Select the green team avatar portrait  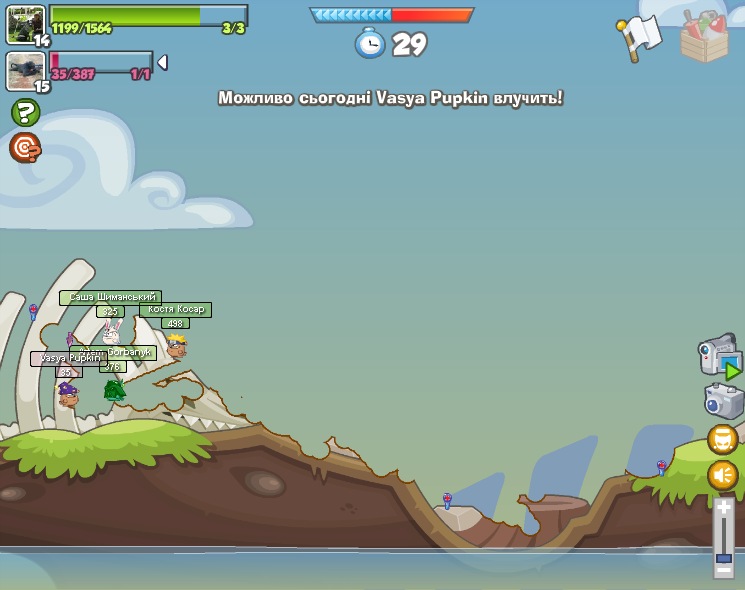click(x=25, y=24)
